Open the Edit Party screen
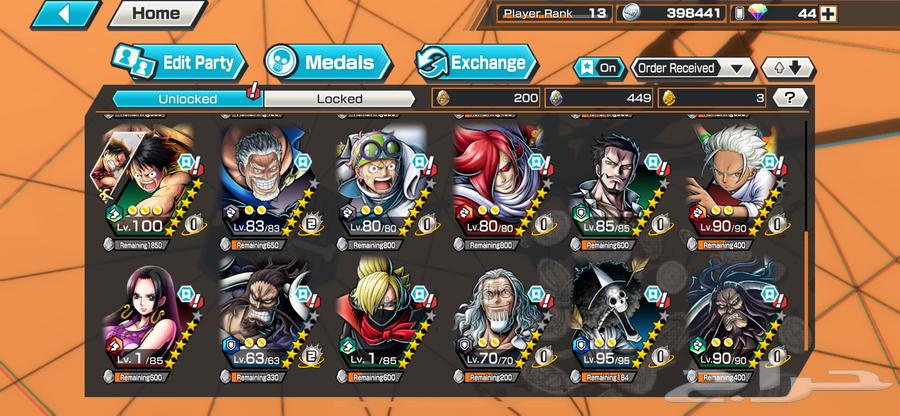This screenshot has width=900, height=416. coord(179,63)
